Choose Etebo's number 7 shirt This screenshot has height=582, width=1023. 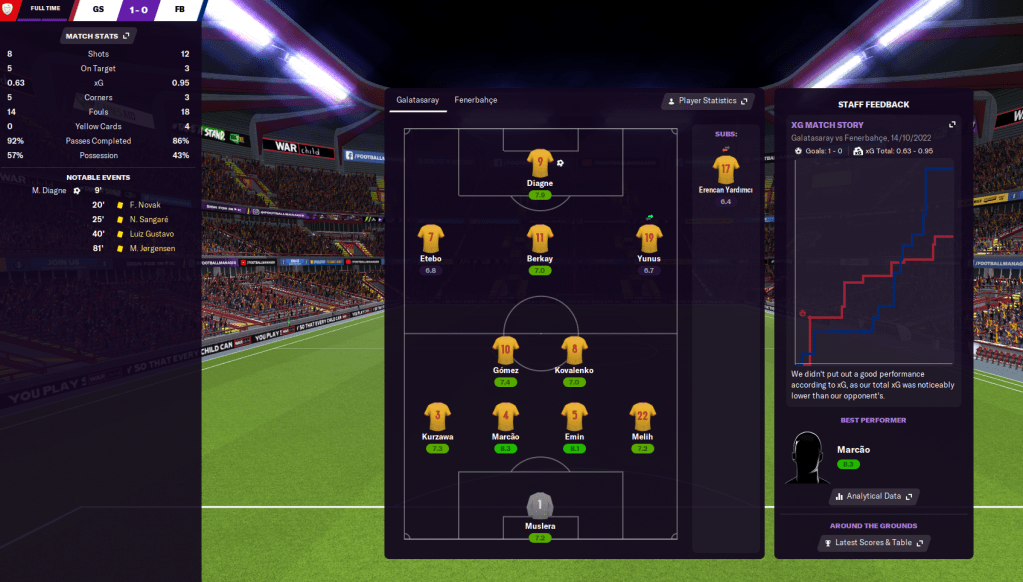[430, 238]
